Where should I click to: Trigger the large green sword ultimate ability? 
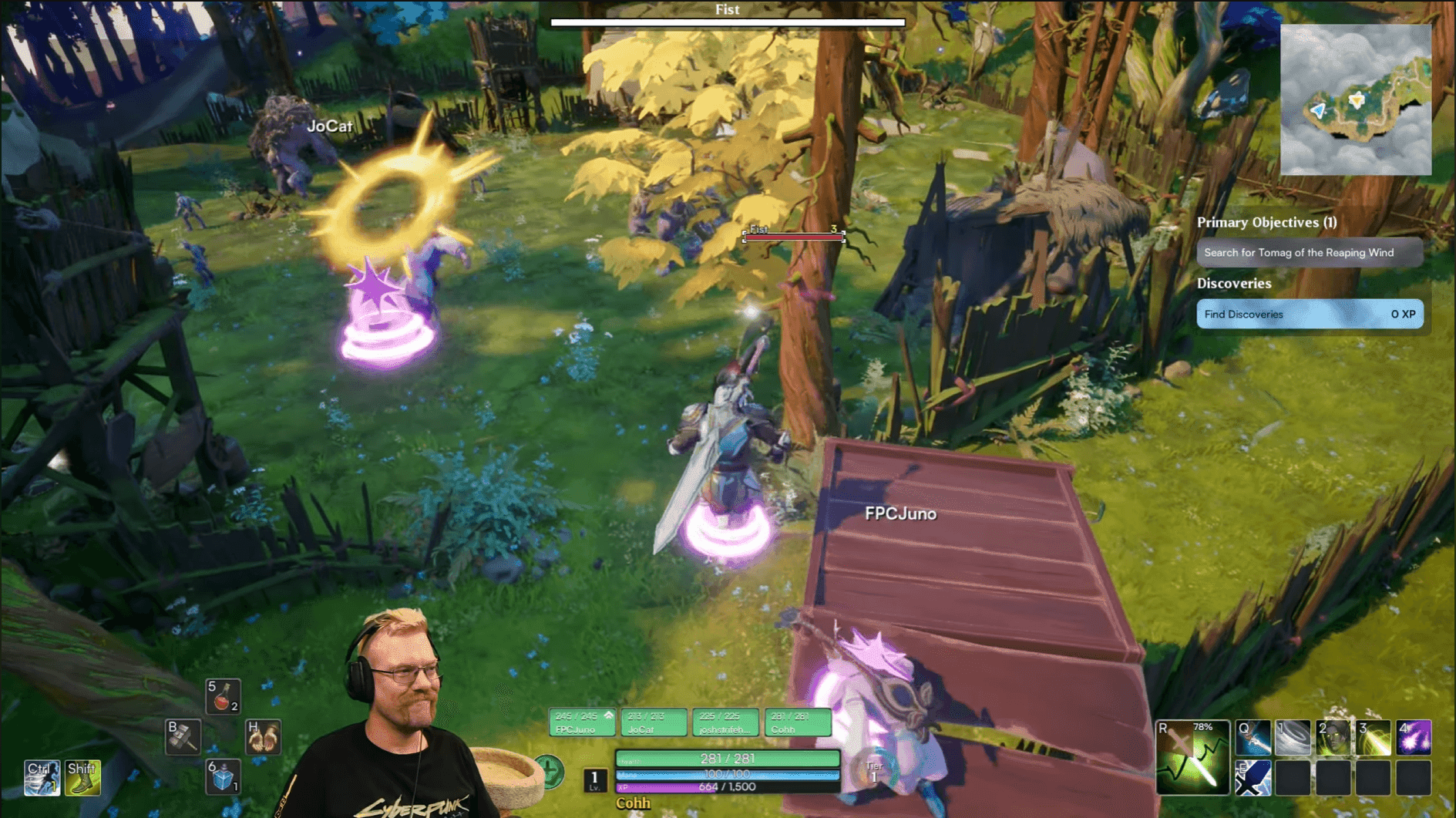click(1192, 758)
